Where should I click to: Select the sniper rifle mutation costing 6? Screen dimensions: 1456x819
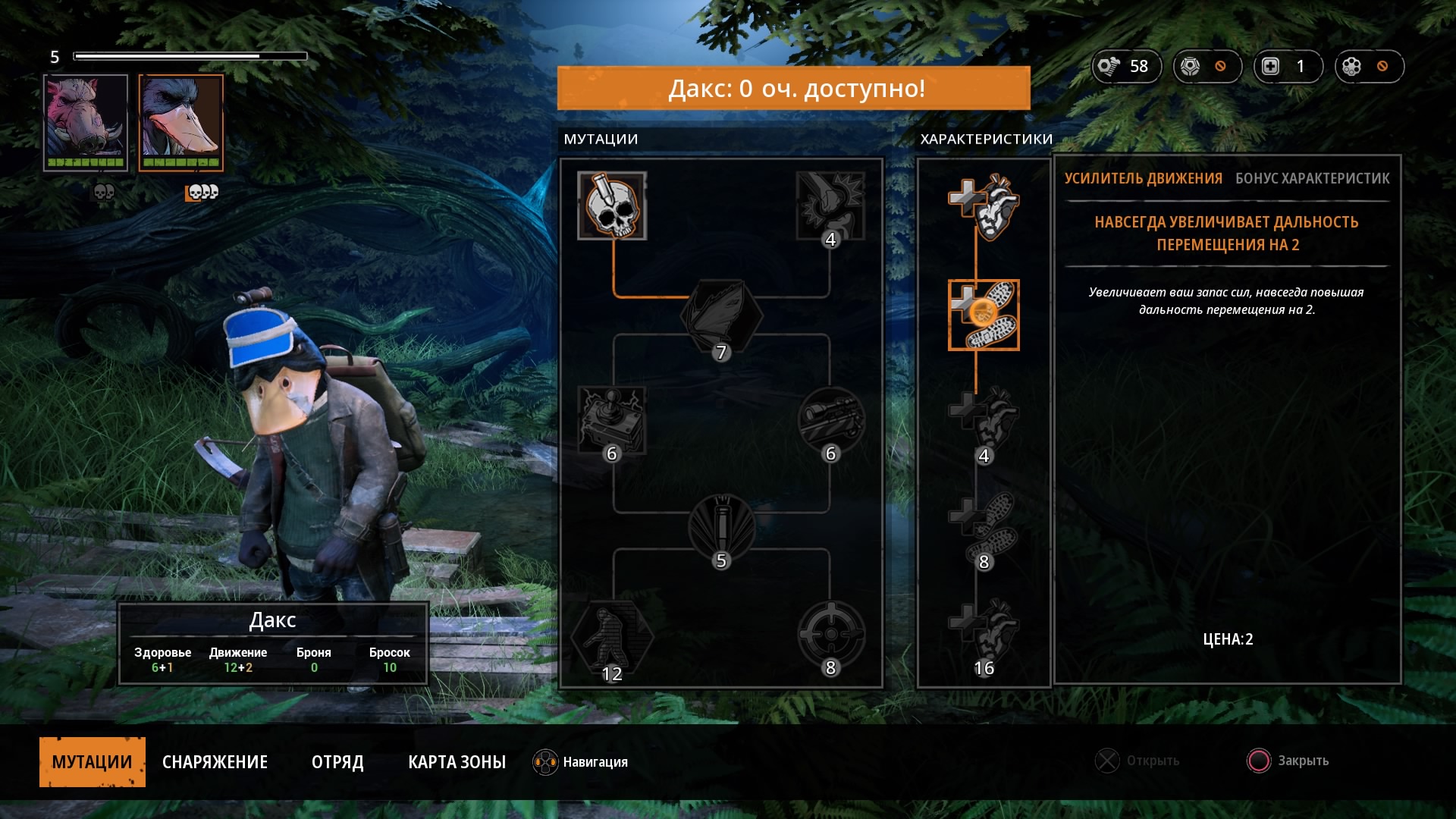point(831,419)
